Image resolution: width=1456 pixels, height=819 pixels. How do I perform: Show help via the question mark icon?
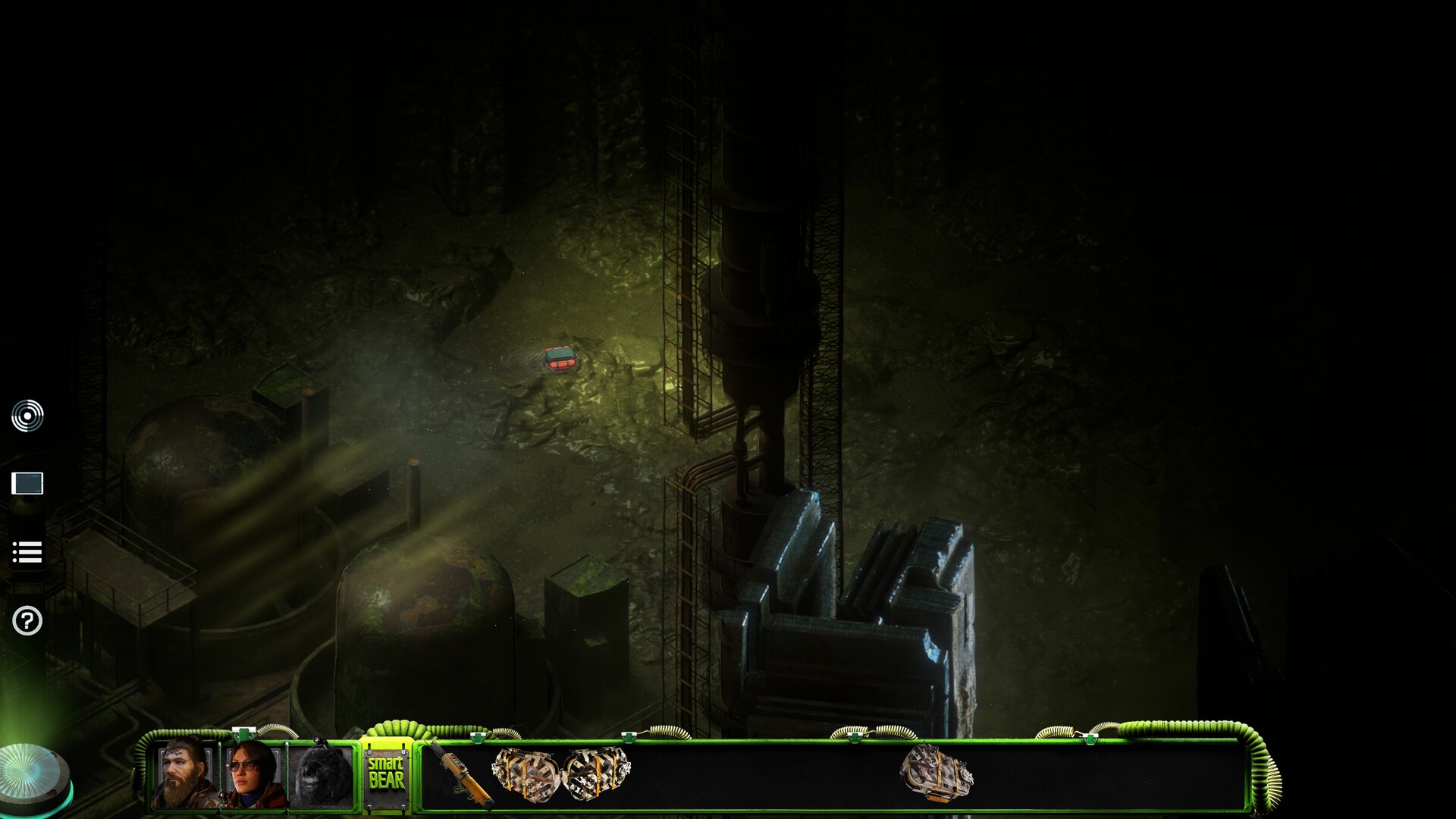pos(27,621)
